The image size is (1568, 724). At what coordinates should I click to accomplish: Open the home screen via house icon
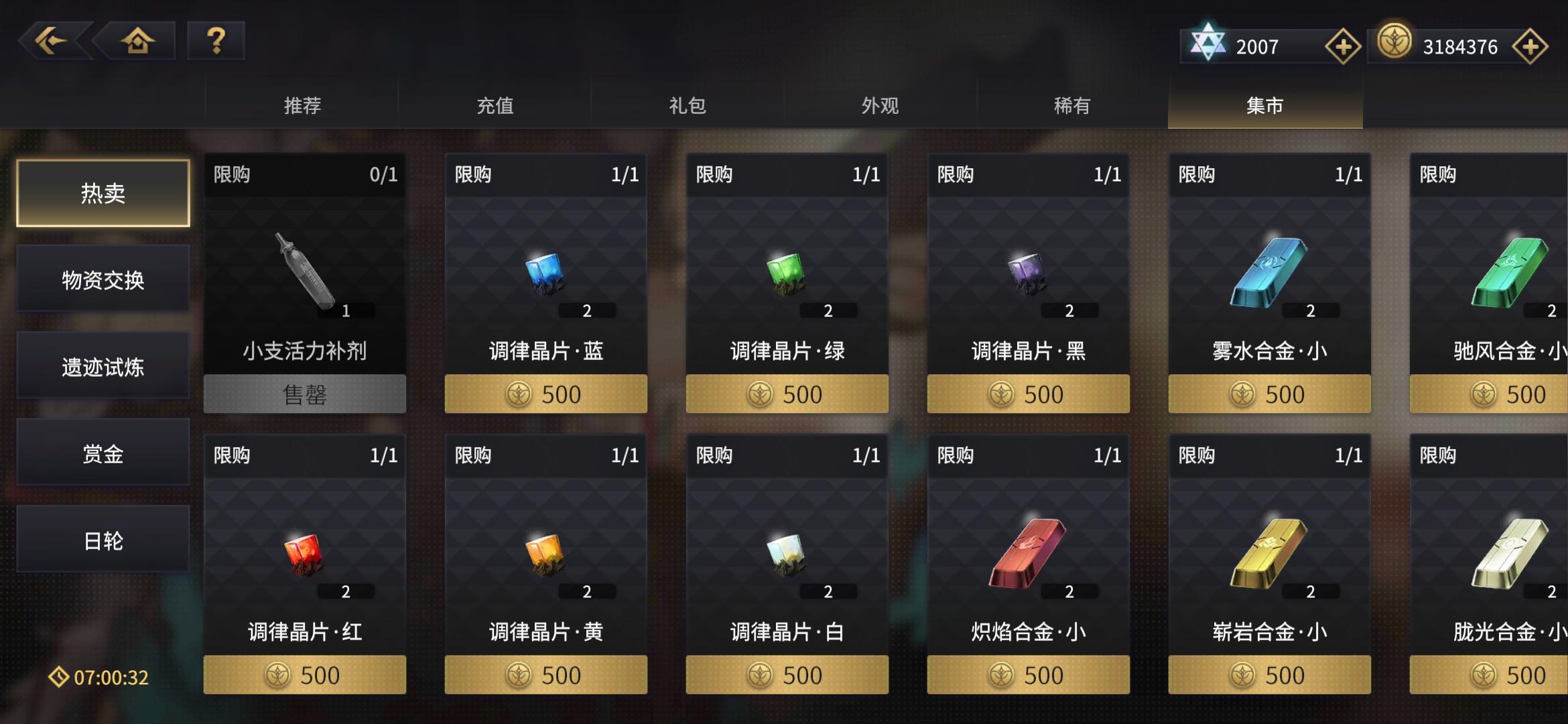(x=135, y=42)
